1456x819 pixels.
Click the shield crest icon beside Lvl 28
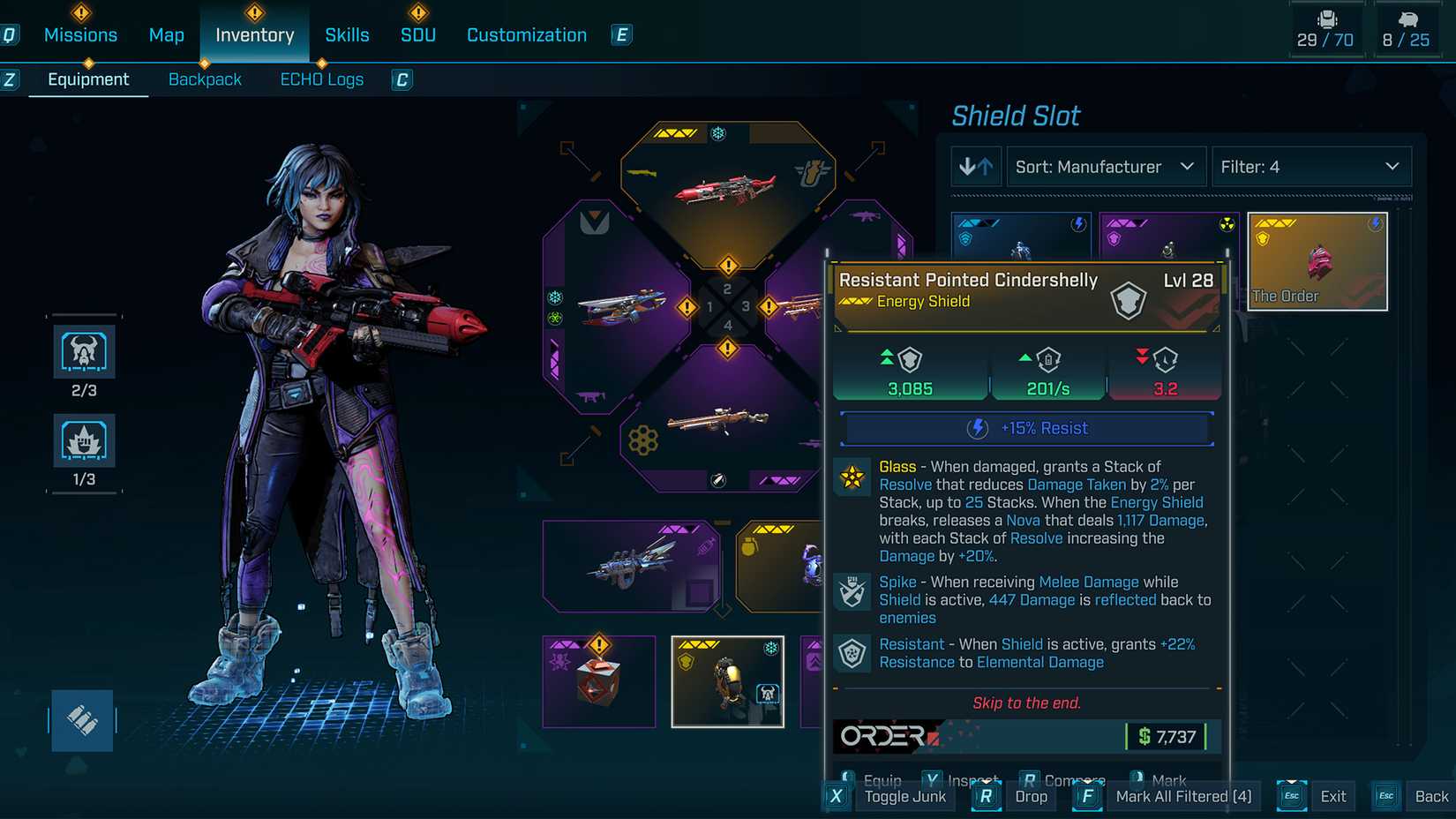[x=1127, y=299]
